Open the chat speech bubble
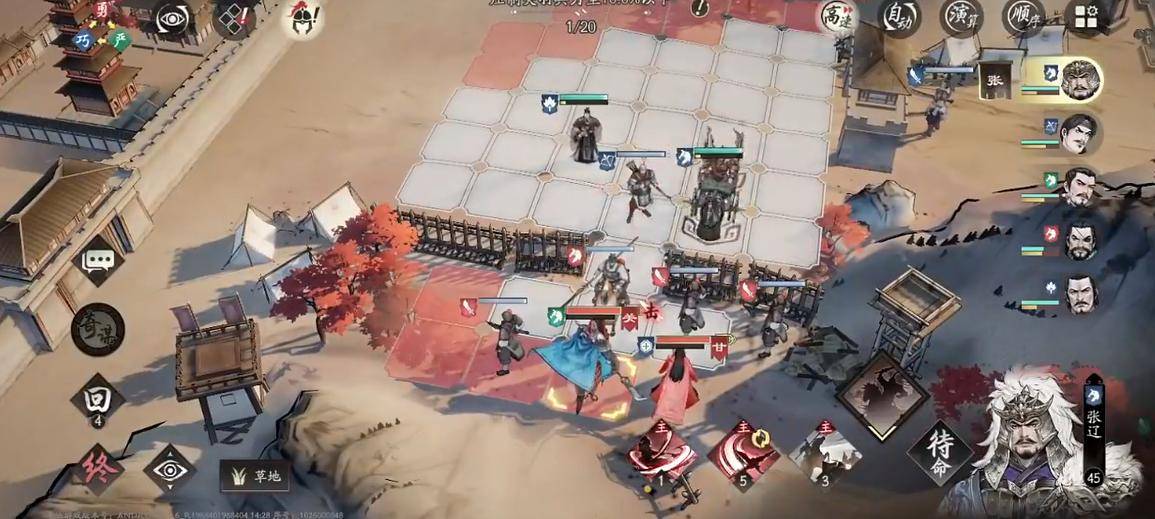Viewport: 1155px width, 519px height. pos(98,261)
